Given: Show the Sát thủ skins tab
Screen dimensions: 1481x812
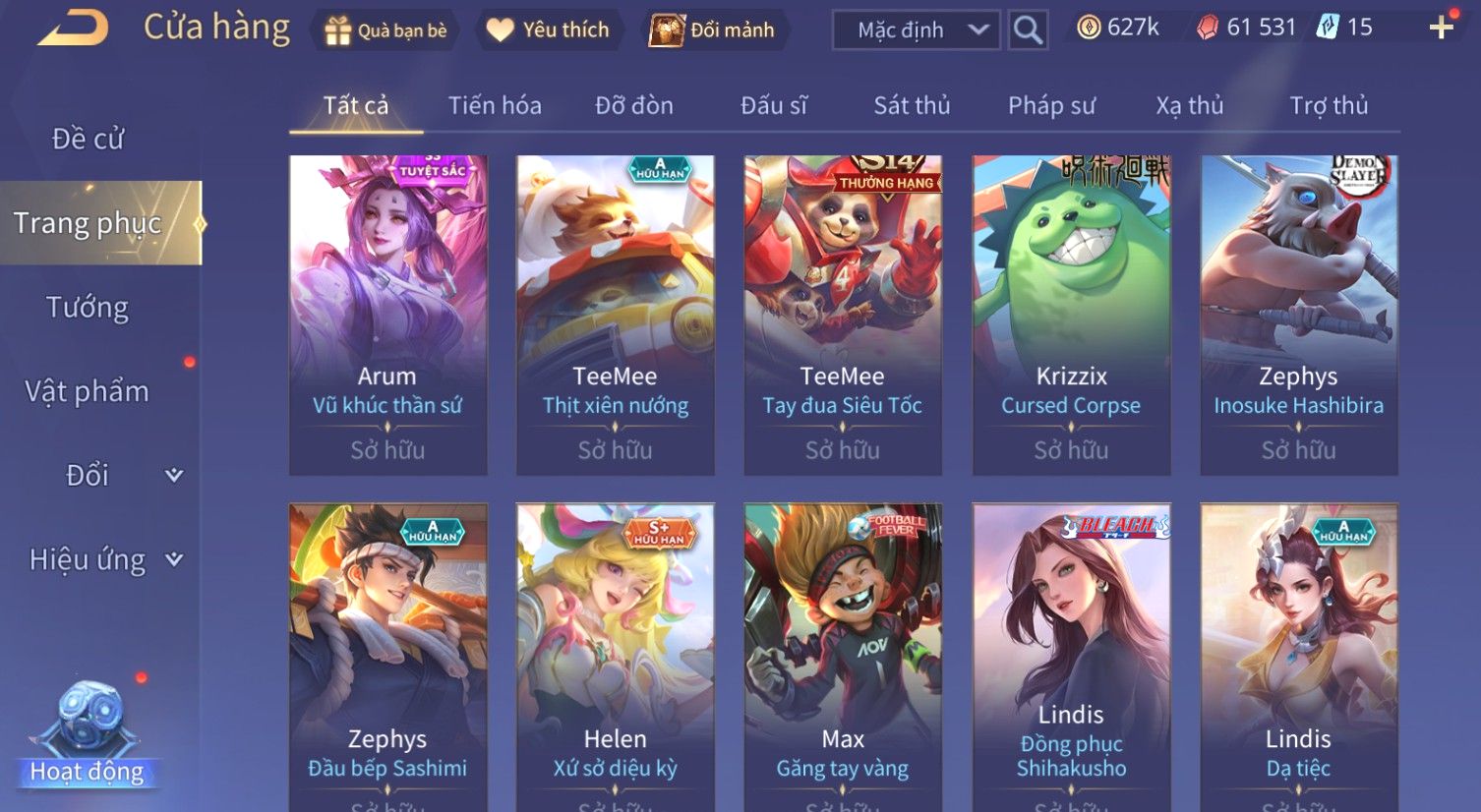Looking at the screenshot, I should click(912, 106).
